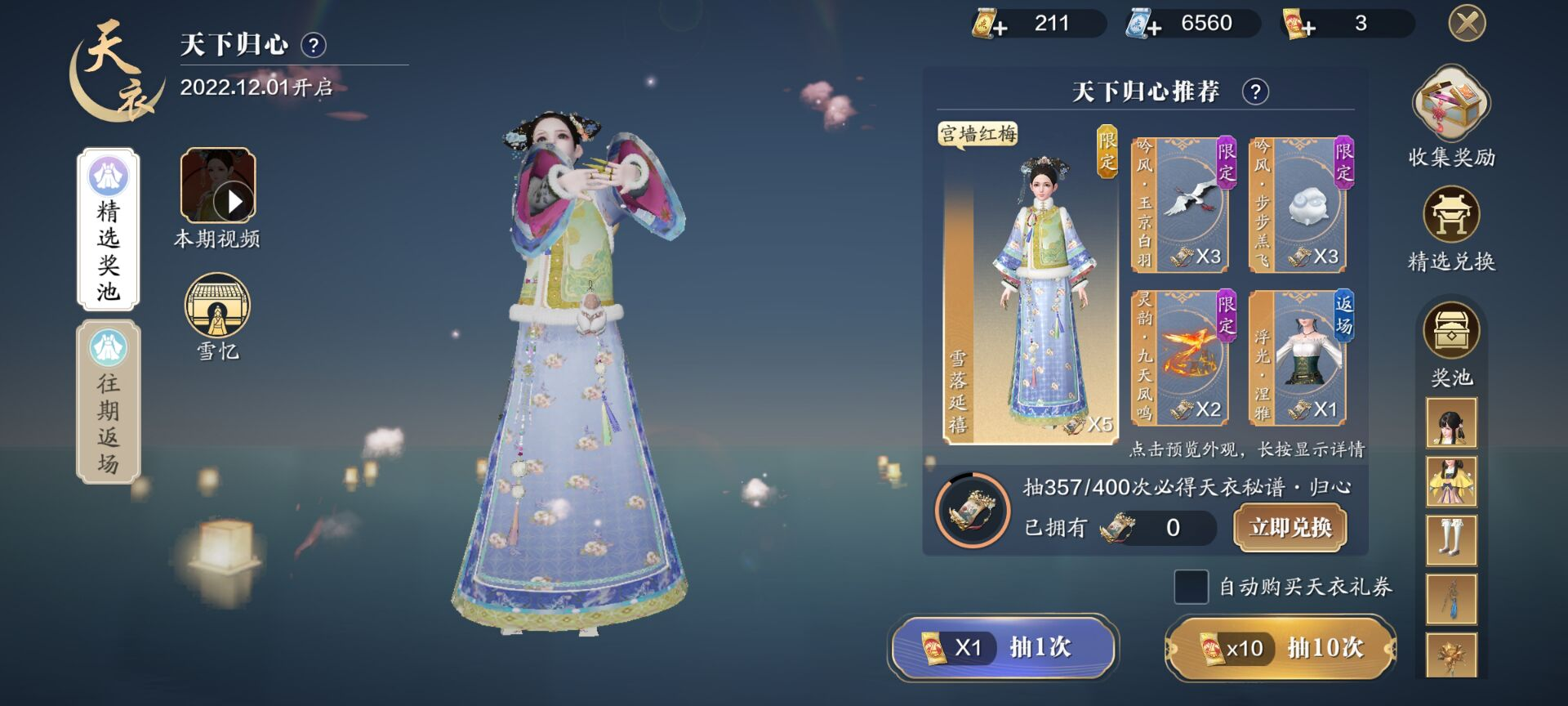The width and height of the screenshot is (1568, 706).
Task: Switch to the 往期返场 tab
Action: (109, 402)
